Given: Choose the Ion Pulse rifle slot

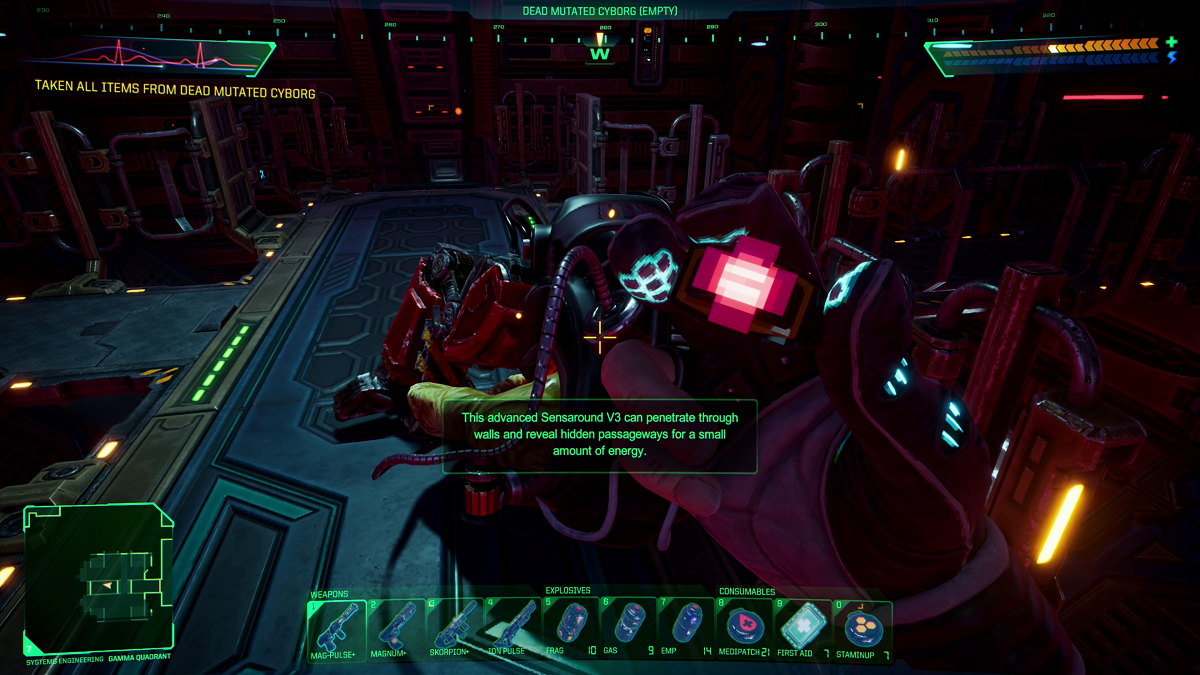Looking at the screenshot, I should 513,629.
